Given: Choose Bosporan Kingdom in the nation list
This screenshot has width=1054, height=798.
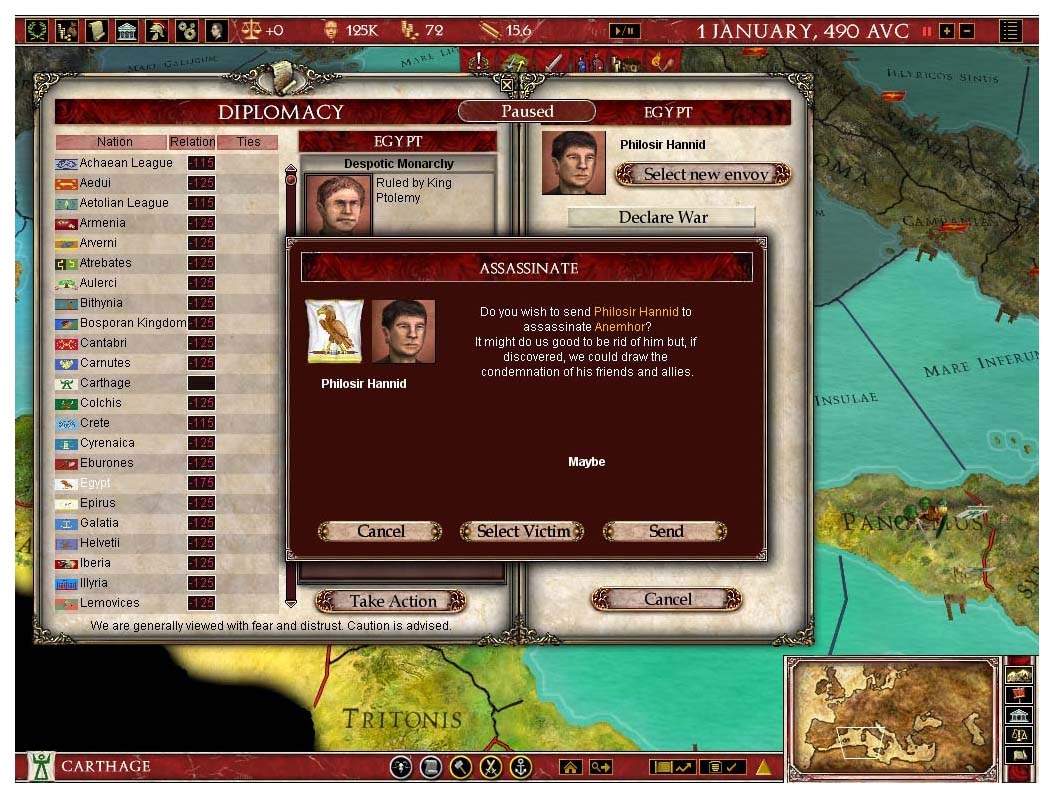Looking at the screenshot, I should [x=133, y=323].
